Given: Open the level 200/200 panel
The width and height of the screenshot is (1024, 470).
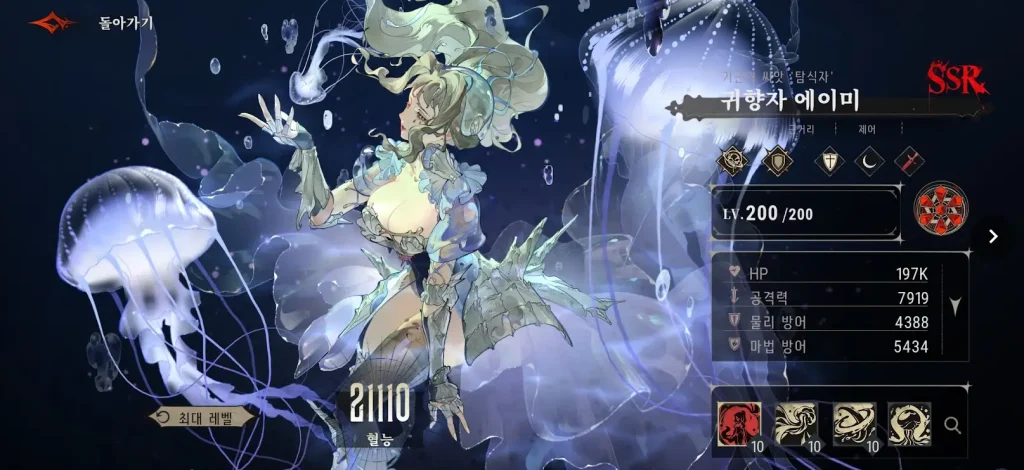Looking at the screenshot, I should pyautogui.click(x=804, y=213).
